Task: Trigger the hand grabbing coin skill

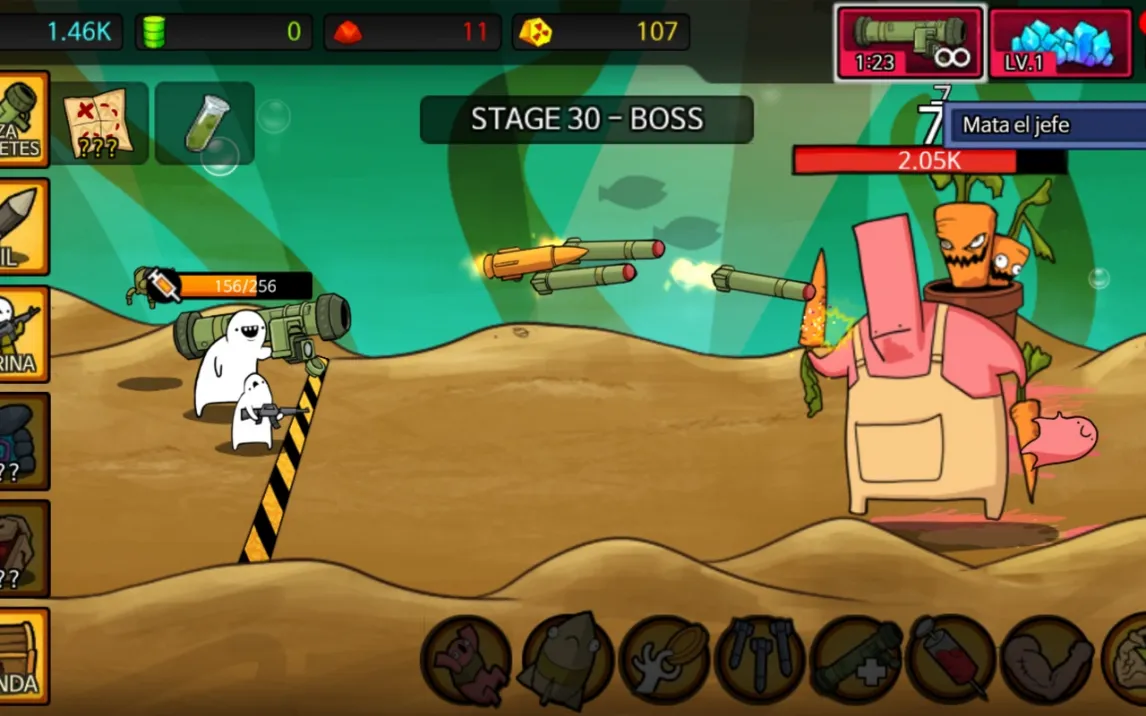Action: click(x=664, y=661)
